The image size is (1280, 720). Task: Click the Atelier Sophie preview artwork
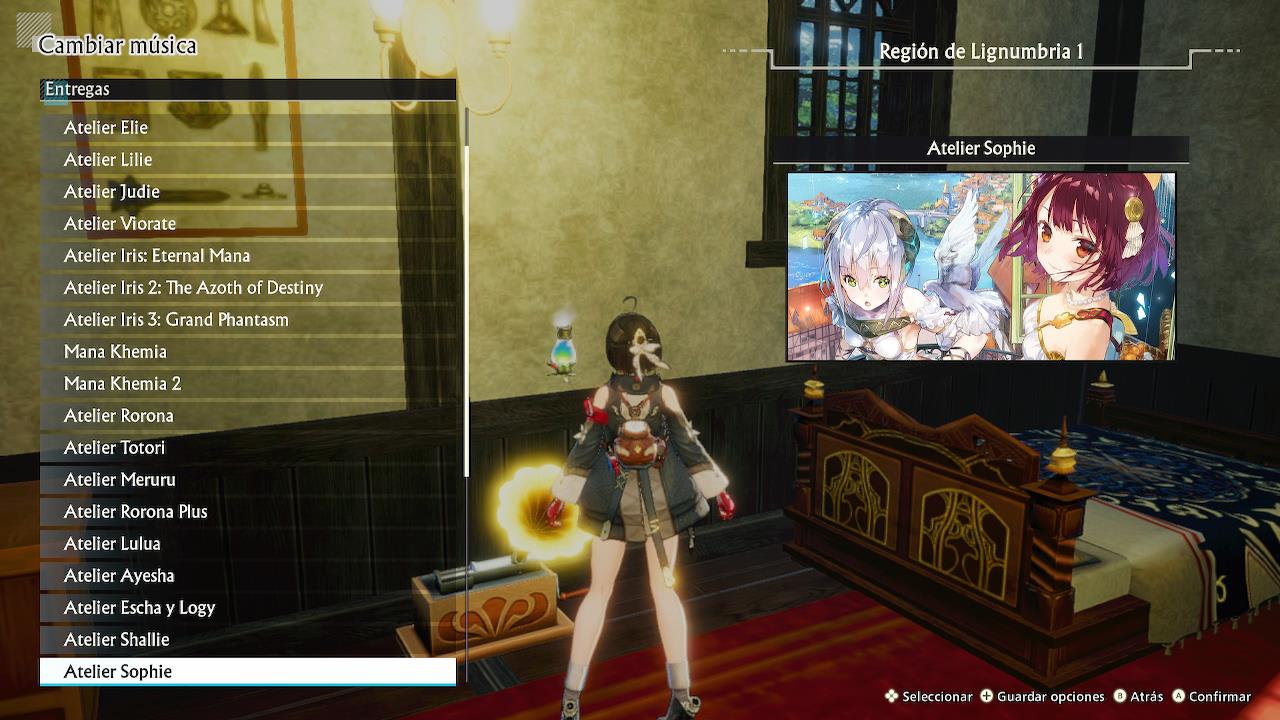point(981,266)
